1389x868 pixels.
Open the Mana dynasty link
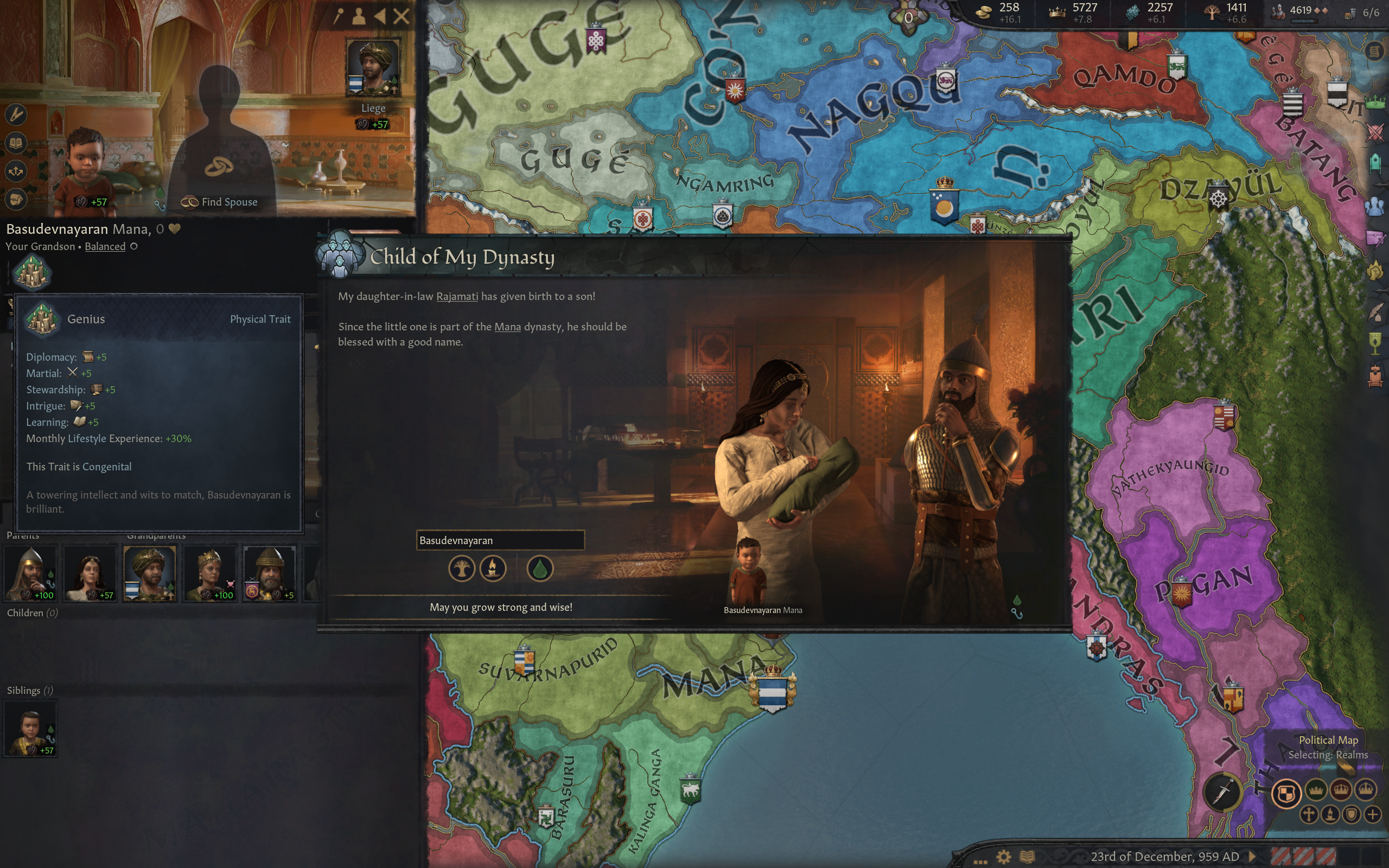[x=507, y=327]
